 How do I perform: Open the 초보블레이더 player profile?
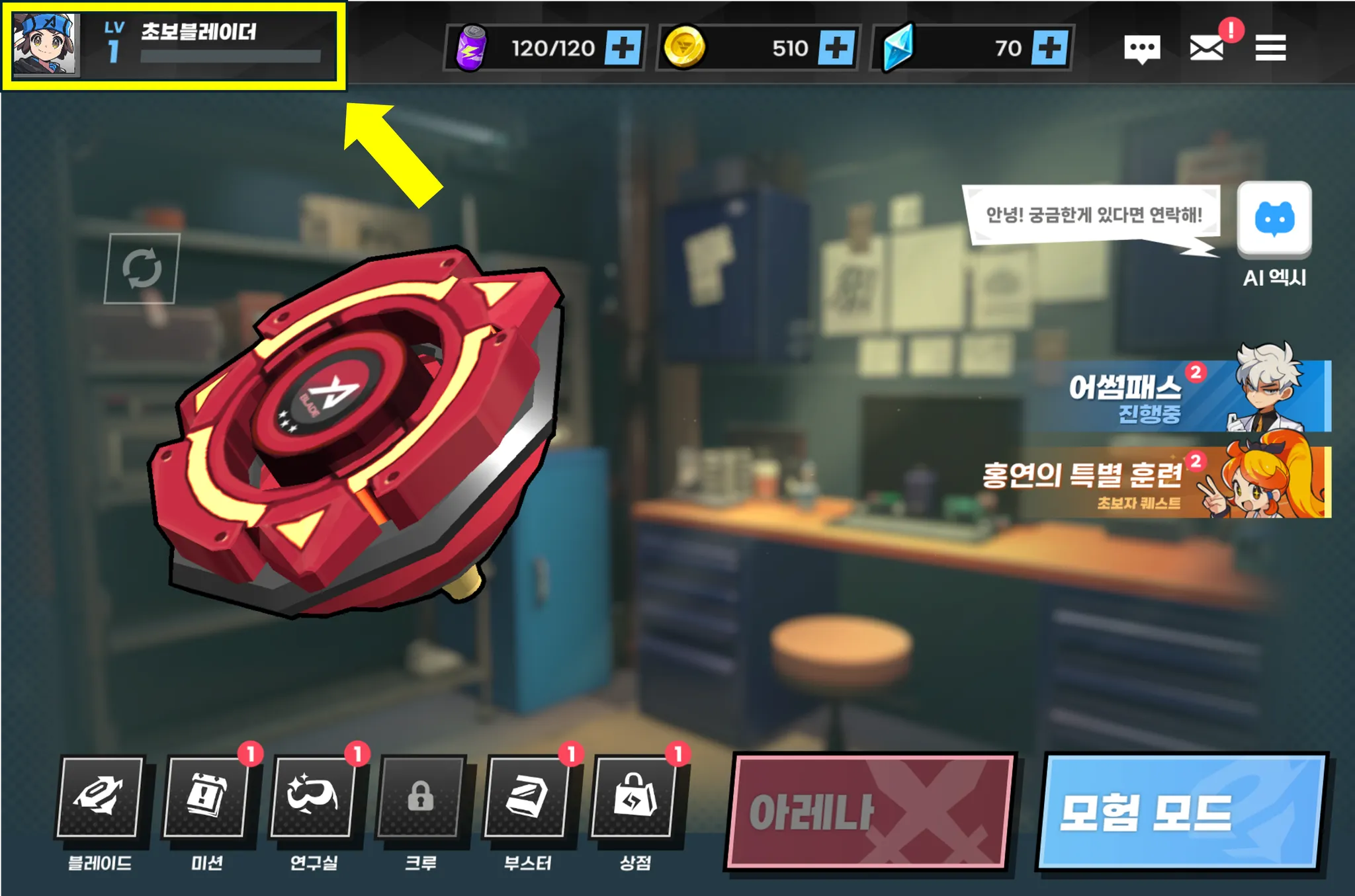(x=173, y=46)
